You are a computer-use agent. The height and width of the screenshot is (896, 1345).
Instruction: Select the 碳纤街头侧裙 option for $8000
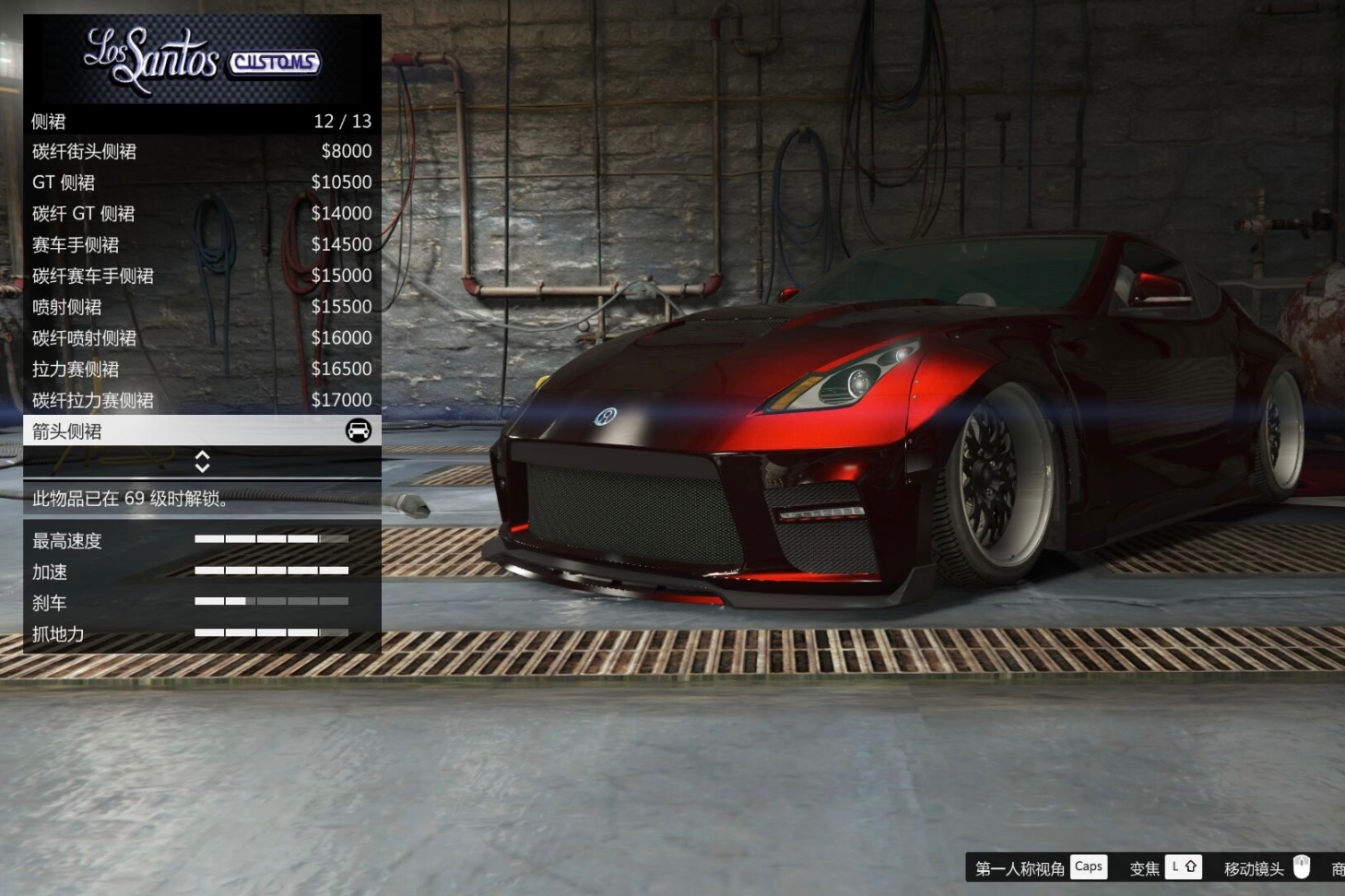201,151
